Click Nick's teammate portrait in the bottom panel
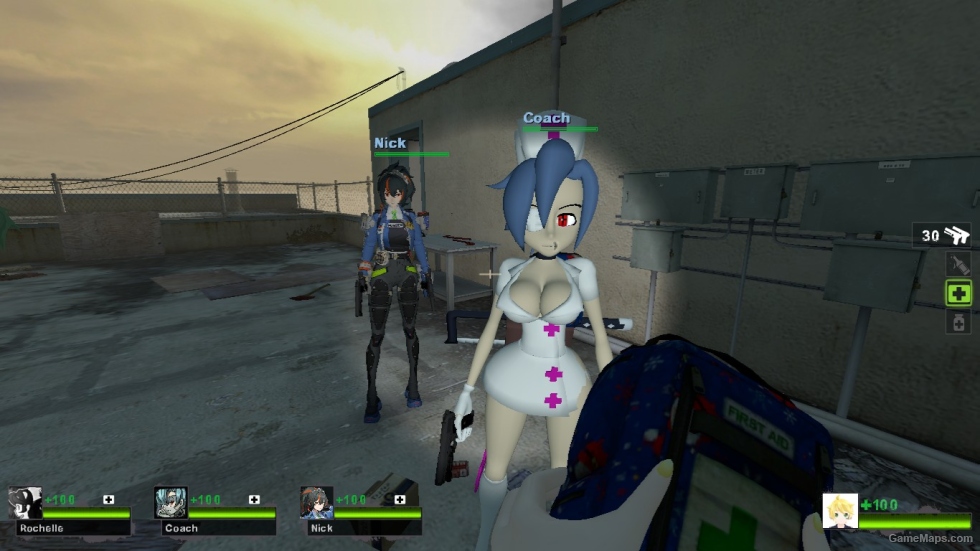This screenshot has width=980, height=551. point(316,503)
